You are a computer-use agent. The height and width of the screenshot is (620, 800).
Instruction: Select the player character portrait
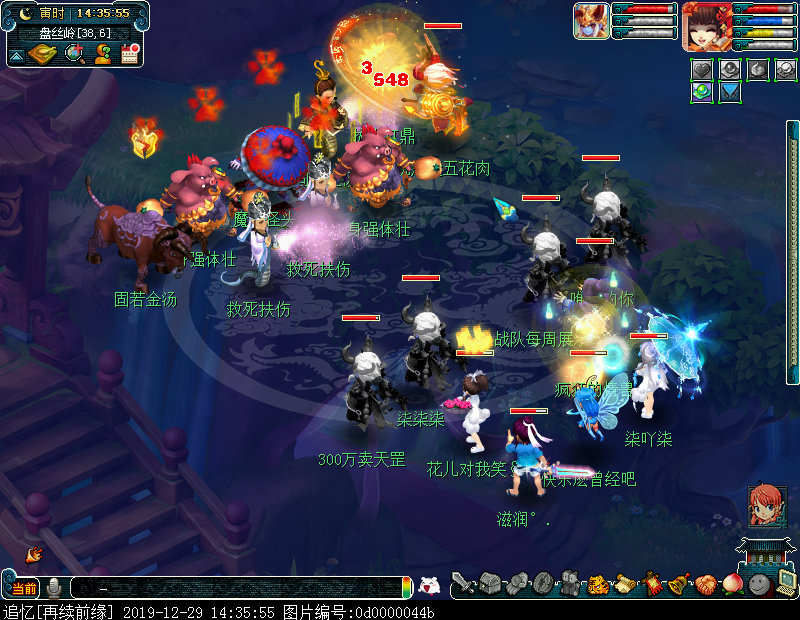(x=707, y=26)
